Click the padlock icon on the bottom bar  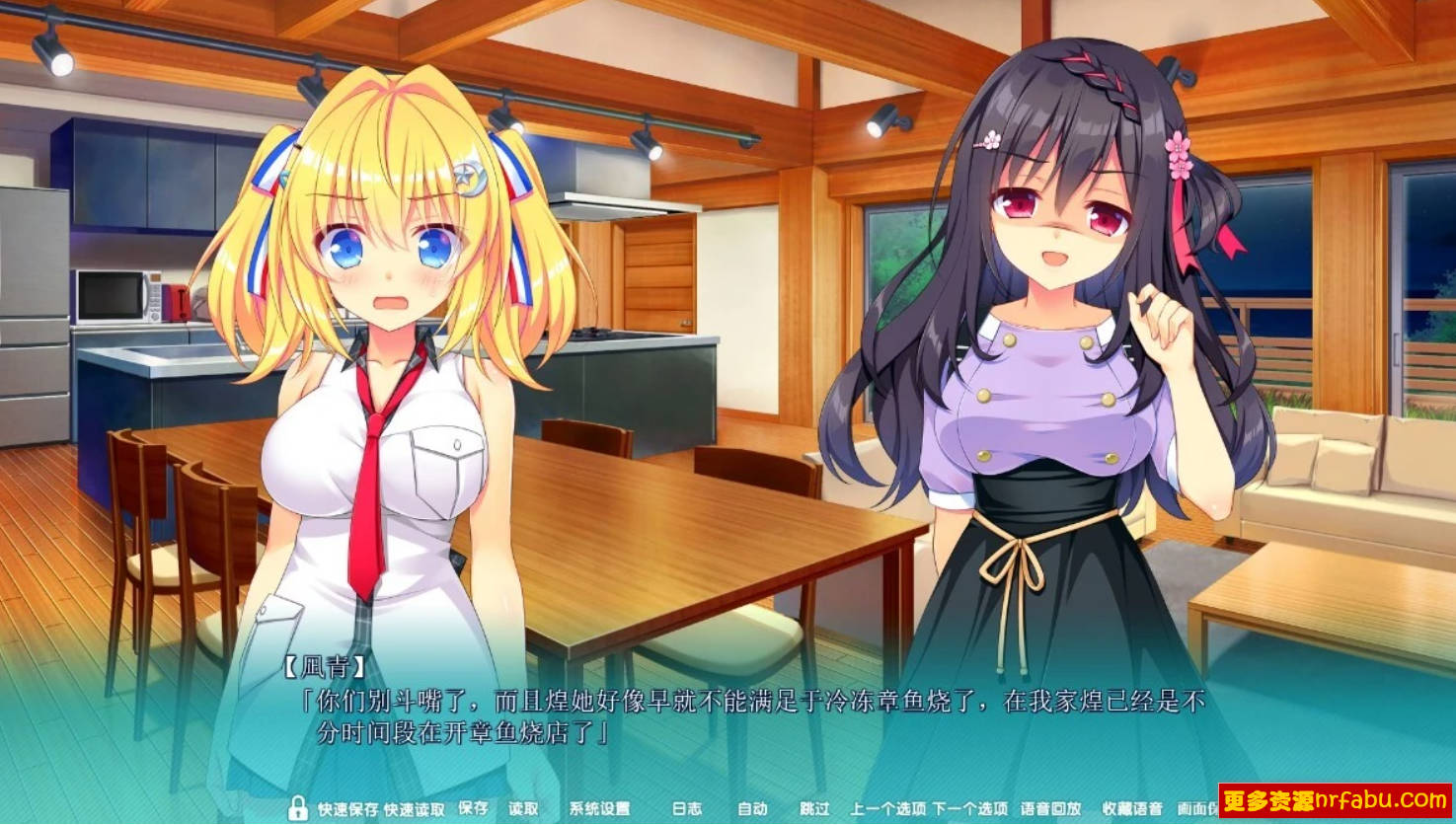(299, 807)
